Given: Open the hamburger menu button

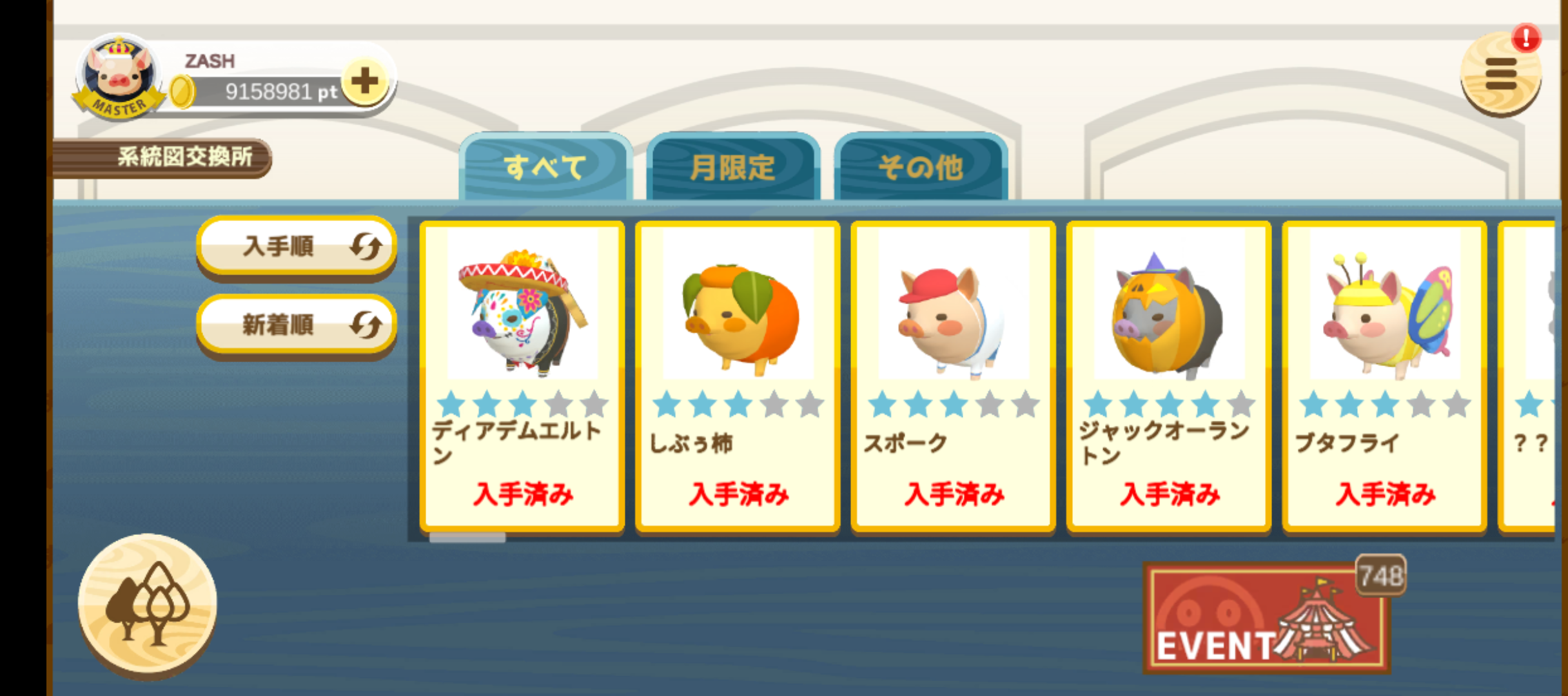Looking at the screenshot, I should [x=1500, y=75].
